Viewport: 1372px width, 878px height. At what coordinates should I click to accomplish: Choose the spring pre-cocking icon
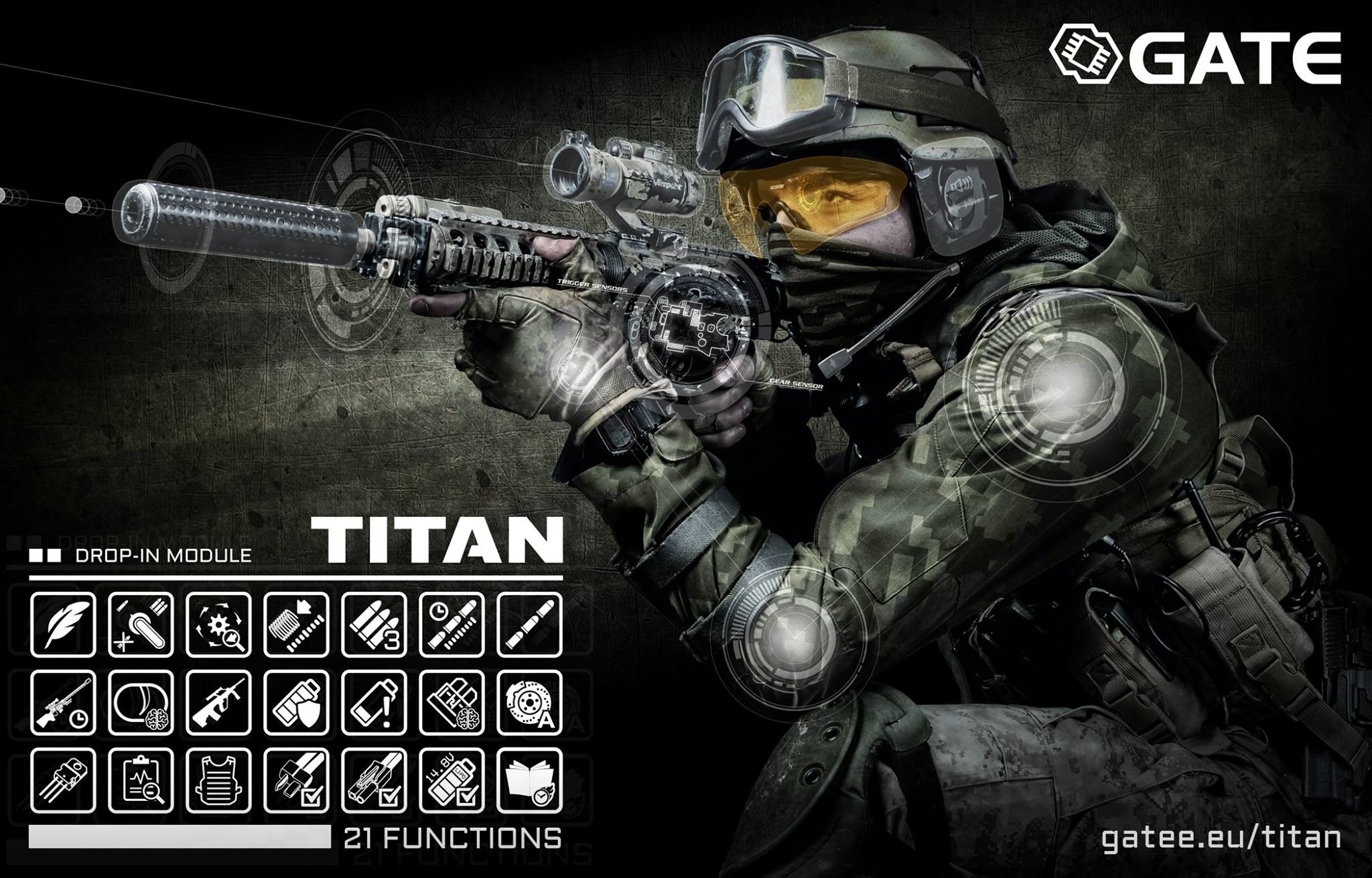coord(296,624)
